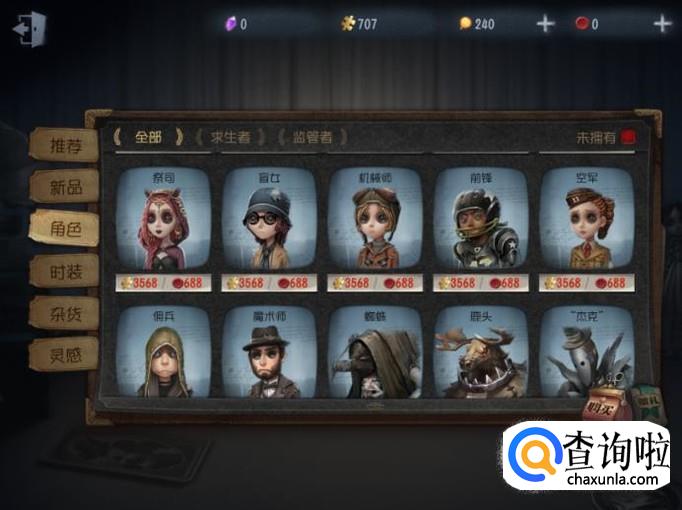The image size is (682, 510).
Task: Switch to the 杂货 category
Action: point(63,311)
